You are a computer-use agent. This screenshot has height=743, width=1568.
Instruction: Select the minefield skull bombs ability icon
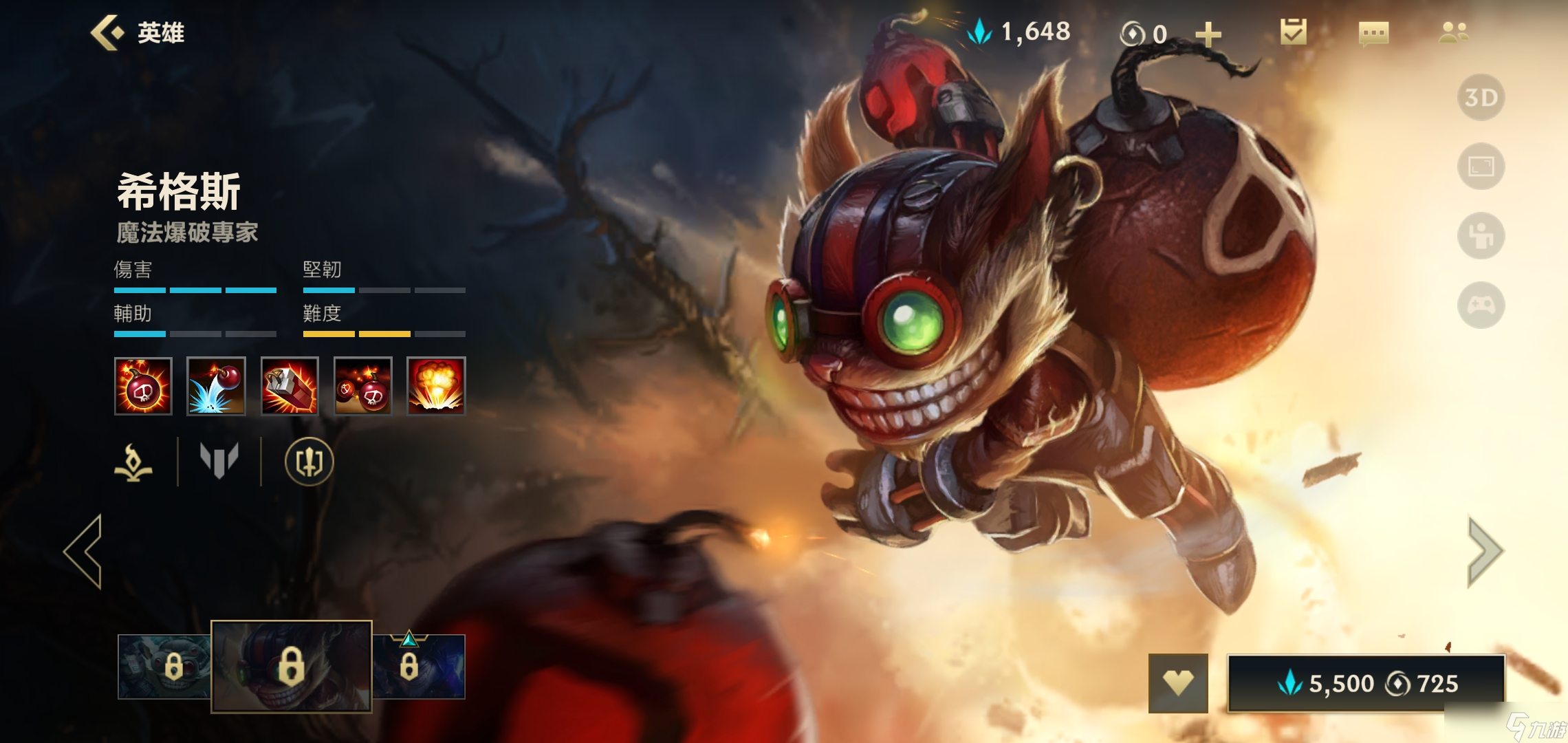point(363,386)
